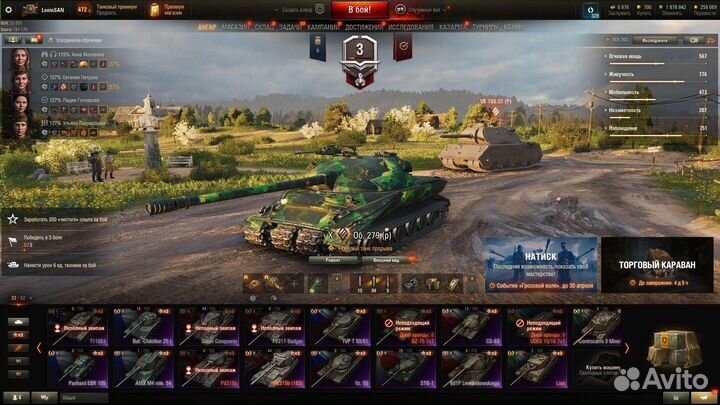
Task: Choose the Vz. 55 tank
Action: click(x=340, y=366)
